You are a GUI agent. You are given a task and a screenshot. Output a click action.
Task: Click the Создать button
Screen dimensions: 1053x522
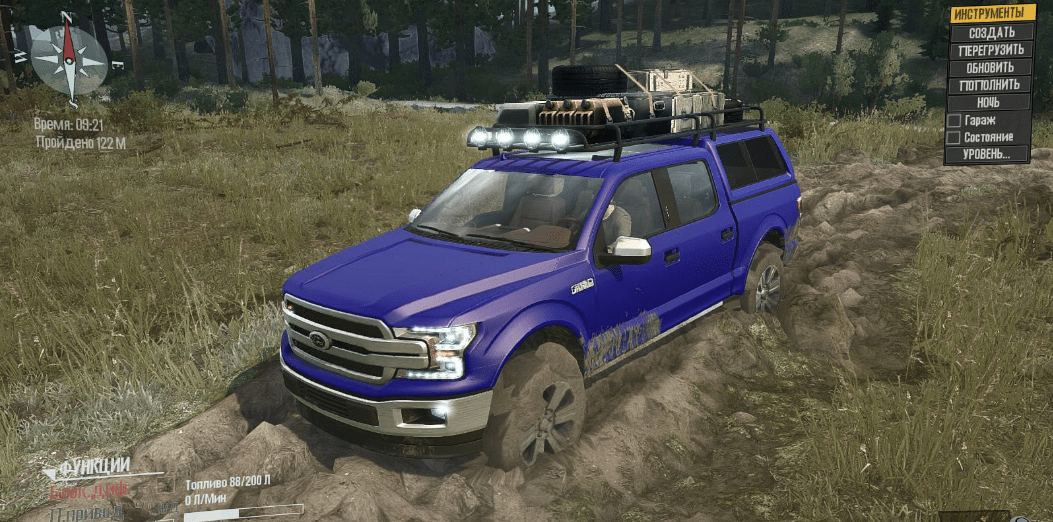tap(990, 32)
